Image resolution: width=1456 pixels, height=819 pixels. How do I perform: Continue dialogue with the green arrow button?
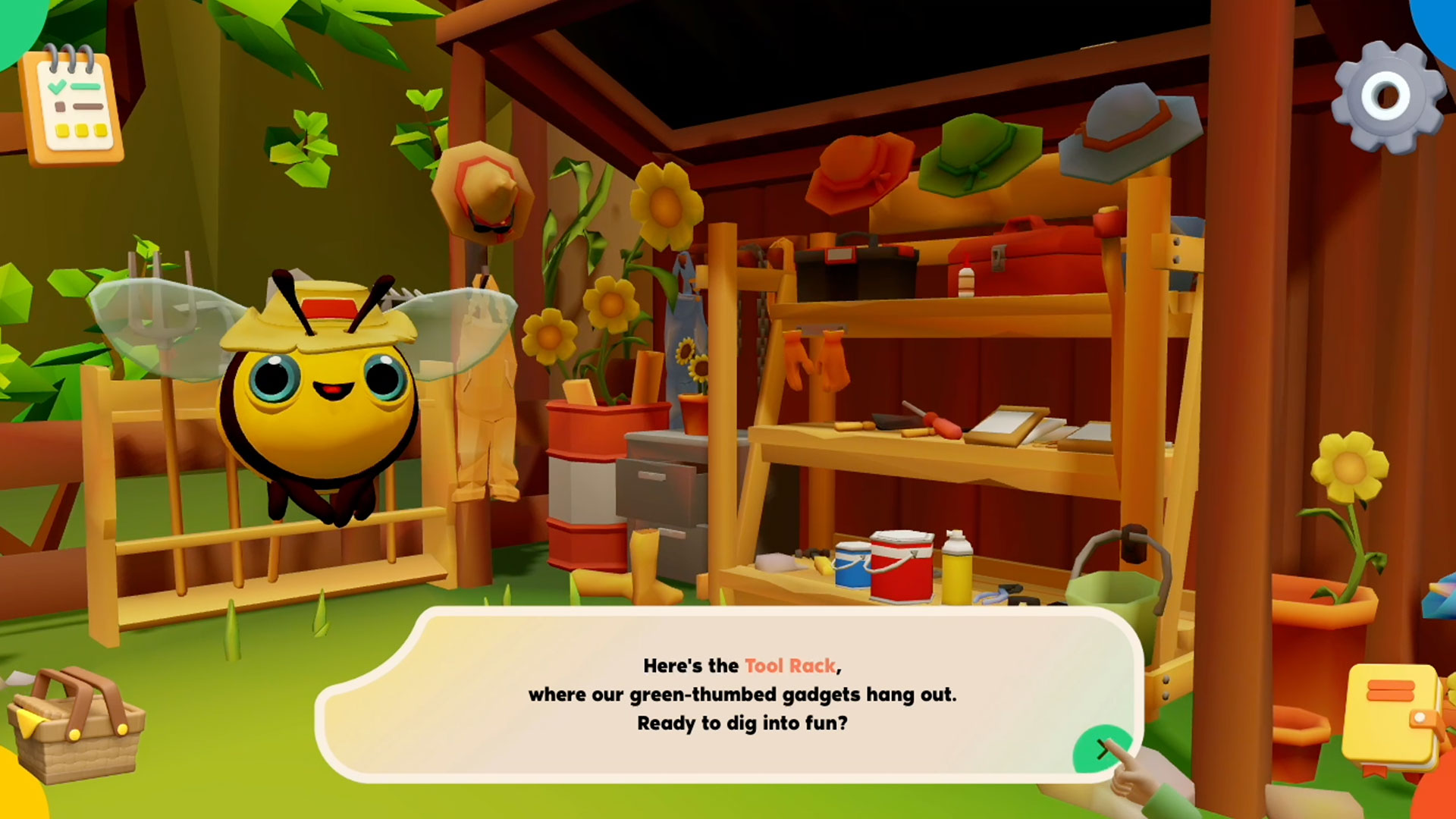[1100, 750]
